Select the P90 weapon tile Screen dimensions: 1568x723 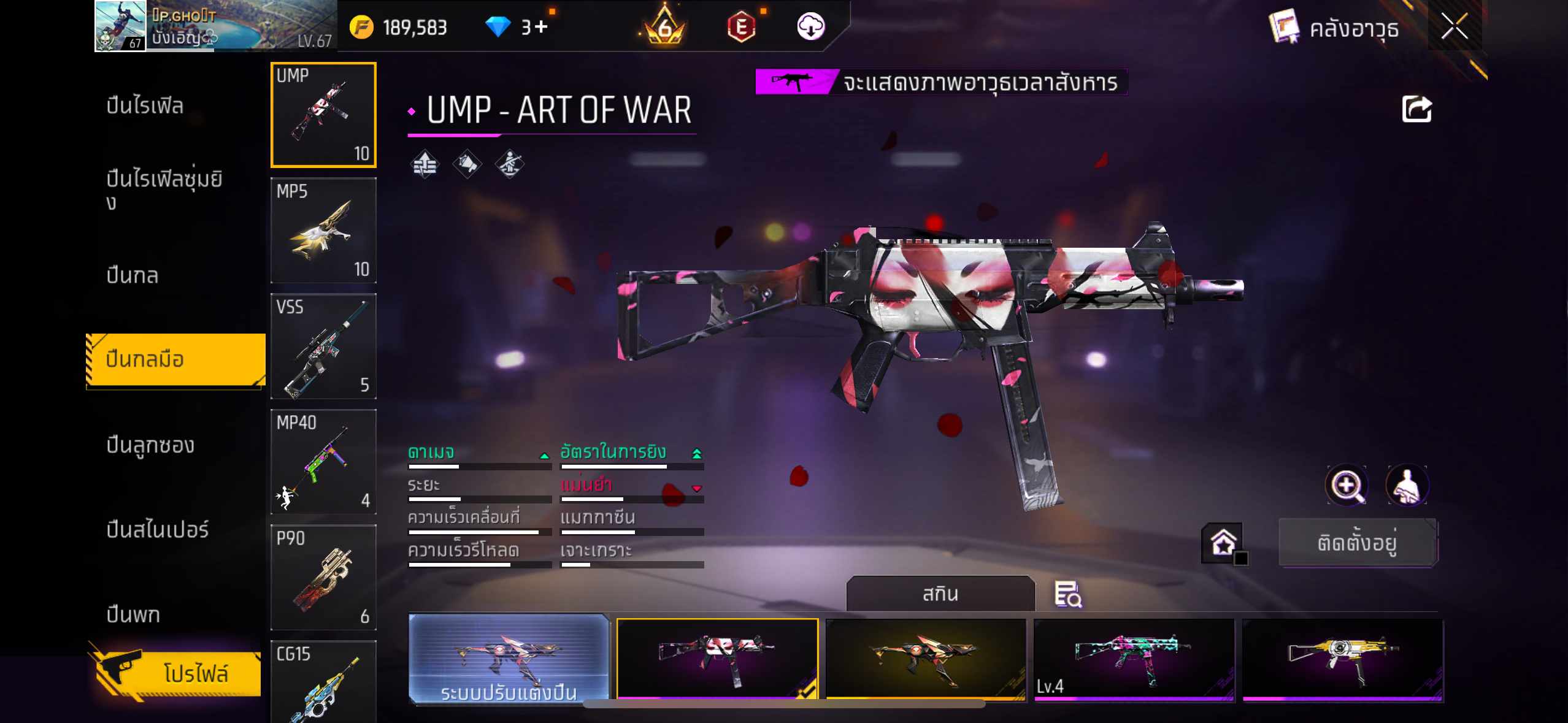pos(323,577)
